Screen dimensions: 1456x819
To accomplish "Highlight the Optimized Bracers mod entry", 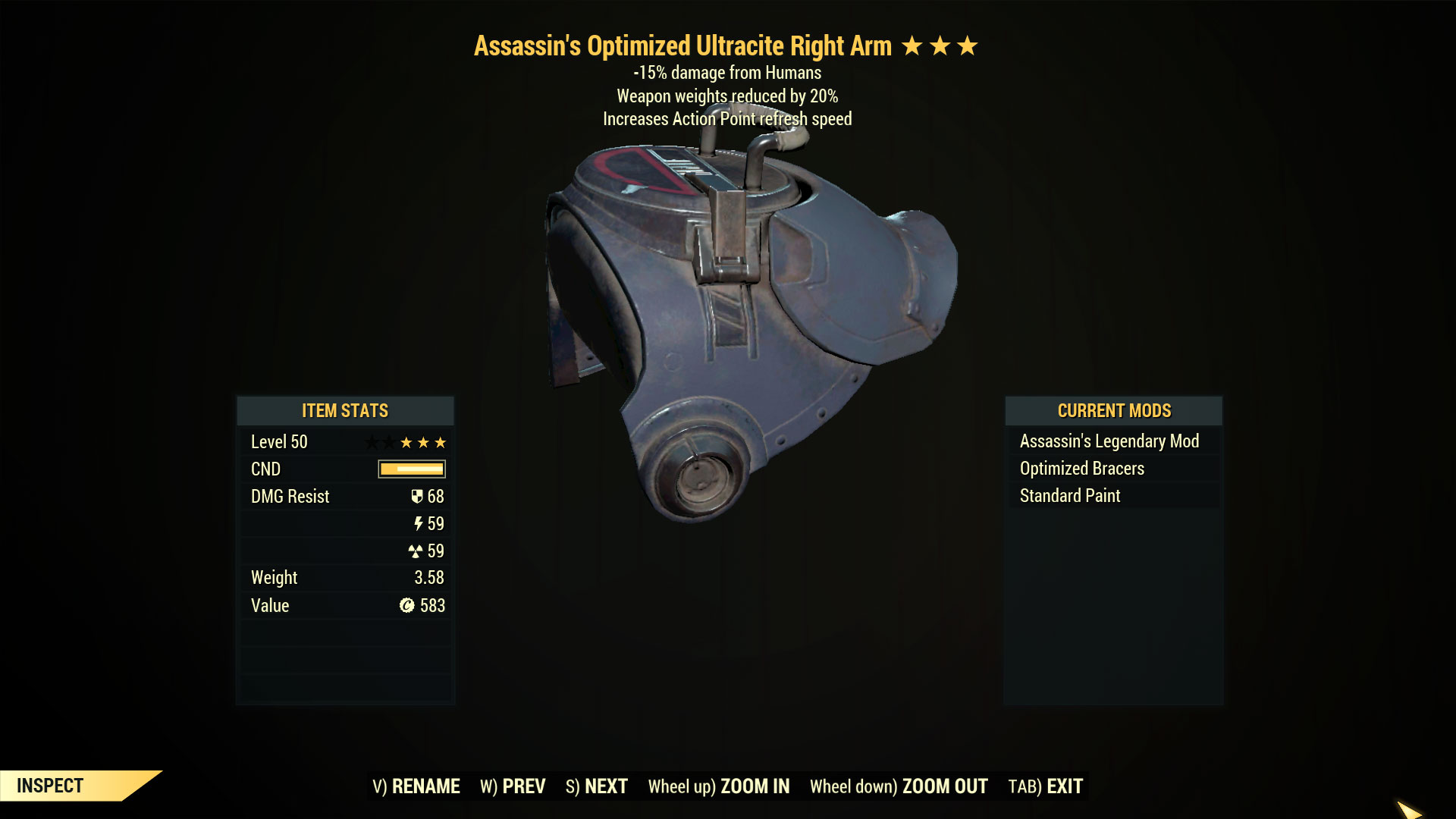I will click(1082, 469).
